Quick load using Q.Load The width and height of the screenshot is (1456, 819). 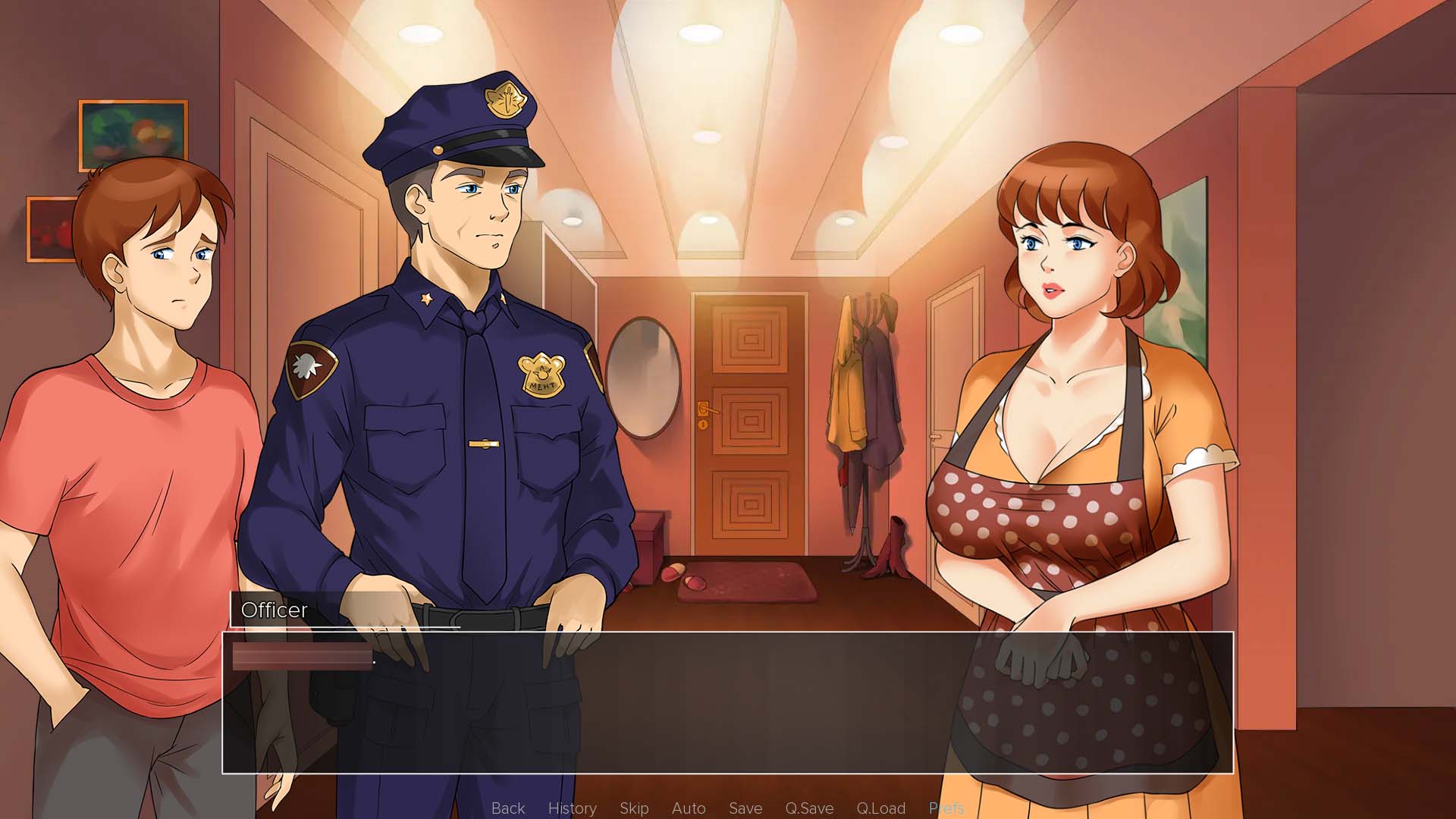click(x=880, y=808)
